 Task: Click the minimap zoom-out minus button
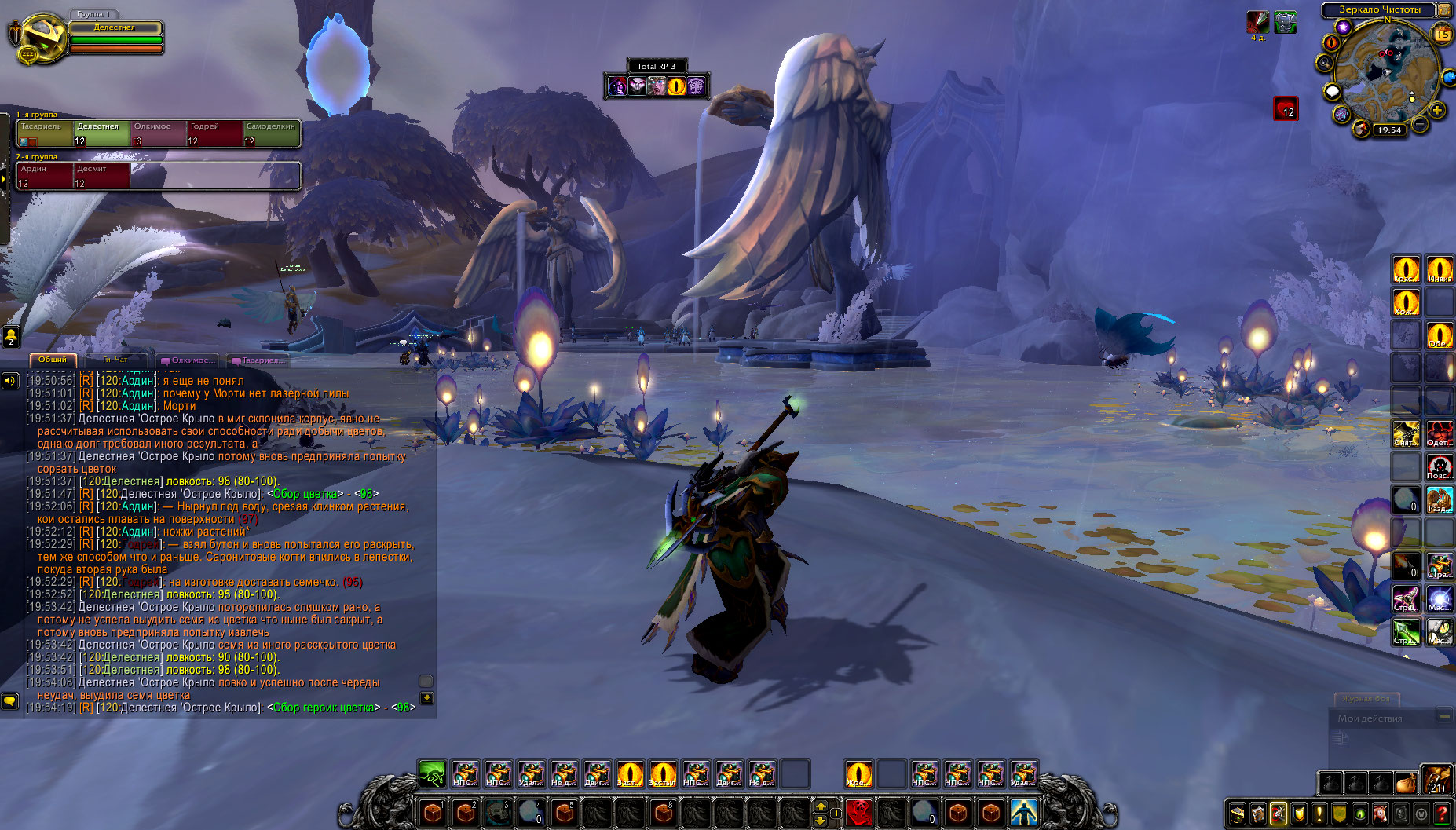coord(1420,125)
